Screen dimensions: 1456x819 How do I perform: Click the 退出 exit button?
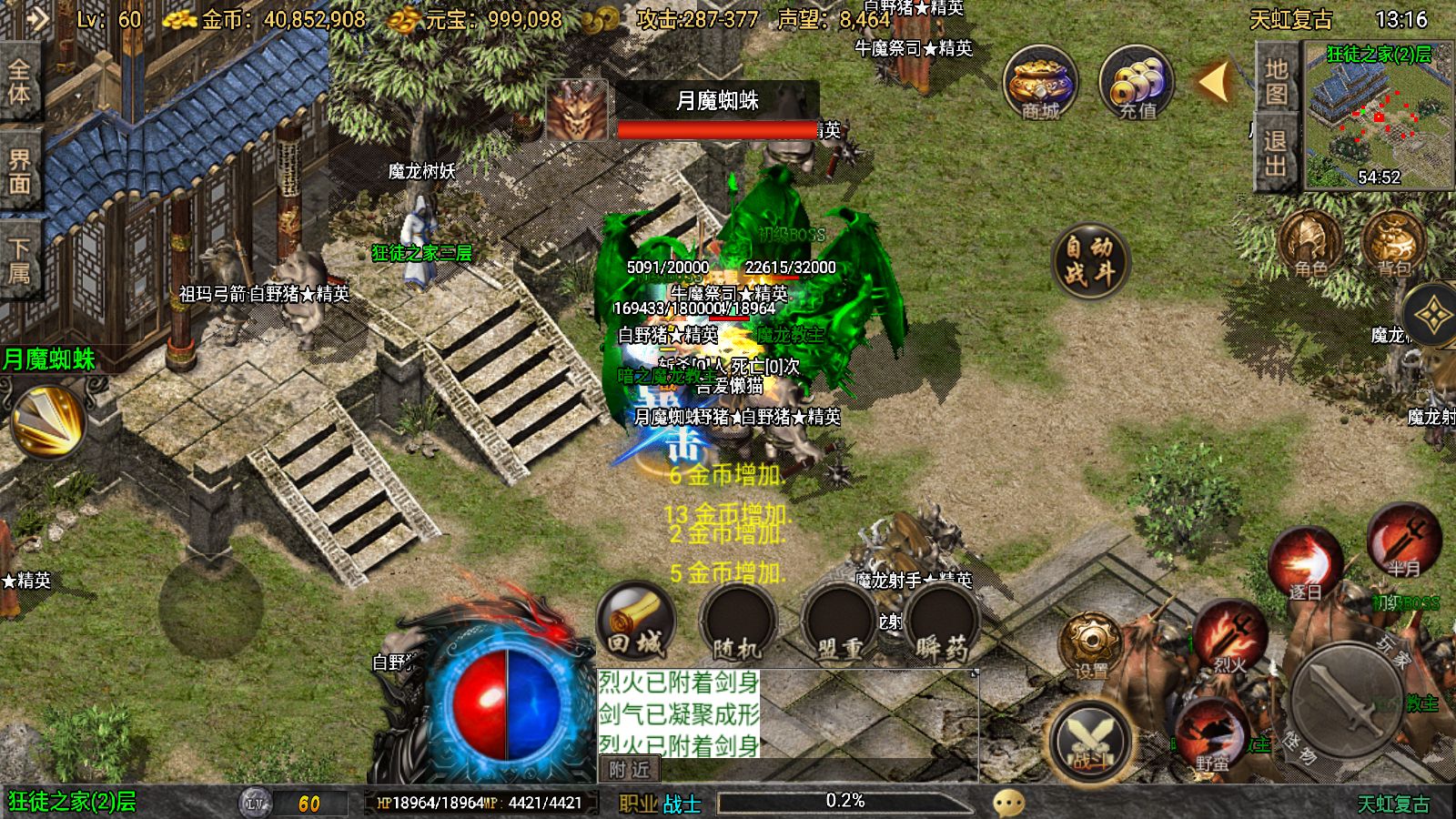click(1275, 153)
